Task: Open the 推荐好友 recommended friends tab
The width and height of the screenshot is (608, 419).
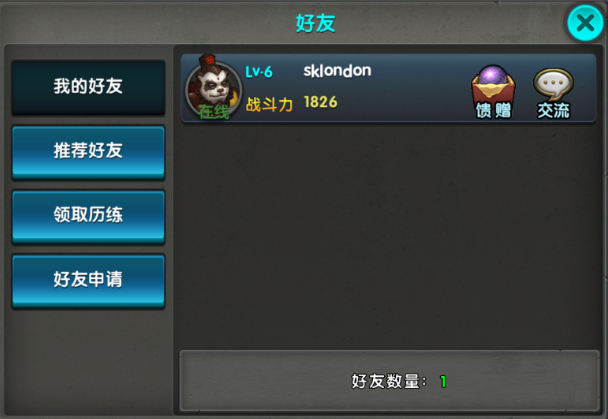Action: 88,151
